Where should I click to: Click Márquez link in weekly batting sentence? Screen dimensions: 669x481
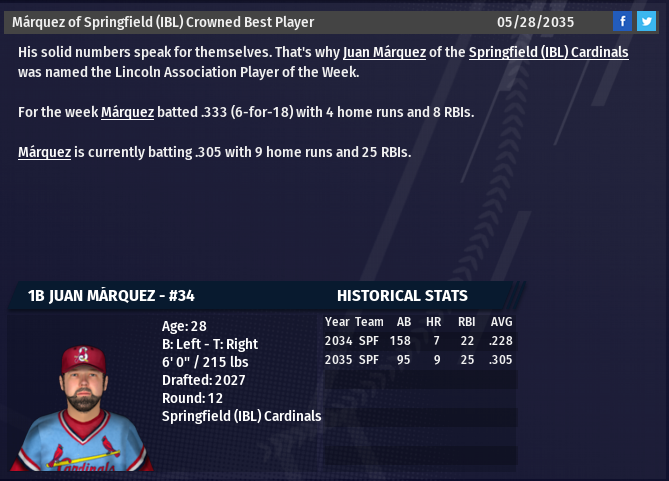click(127, 112)
